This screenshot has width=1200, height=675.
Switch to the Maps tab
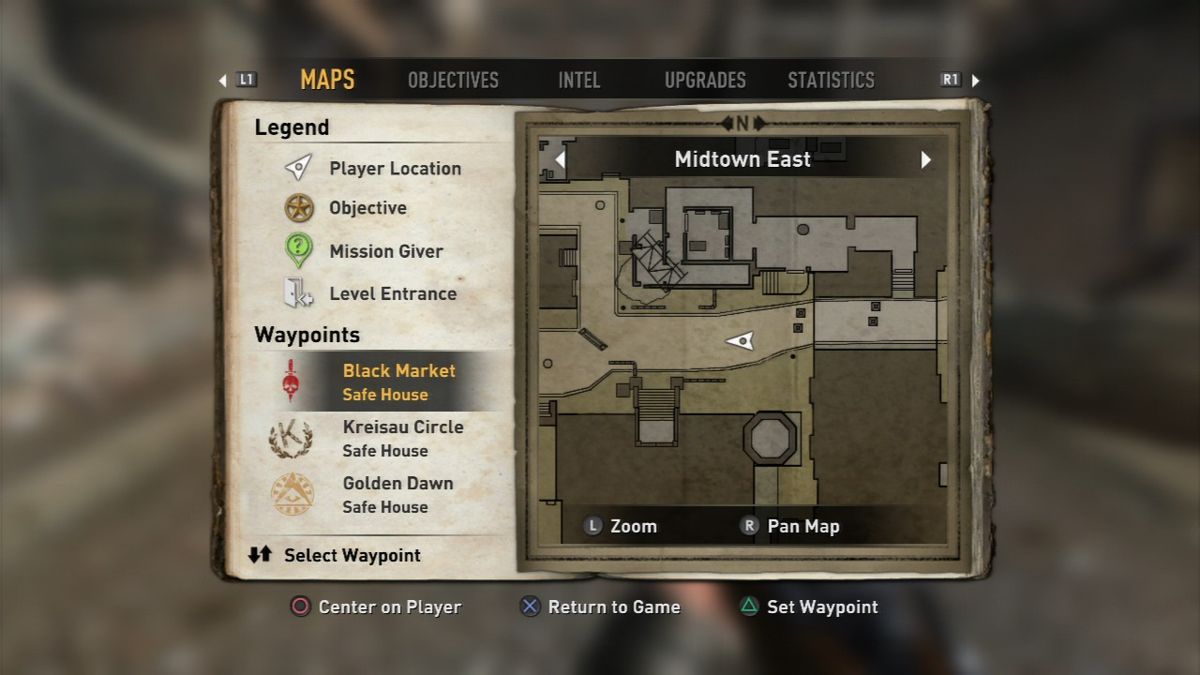(327, 80)
